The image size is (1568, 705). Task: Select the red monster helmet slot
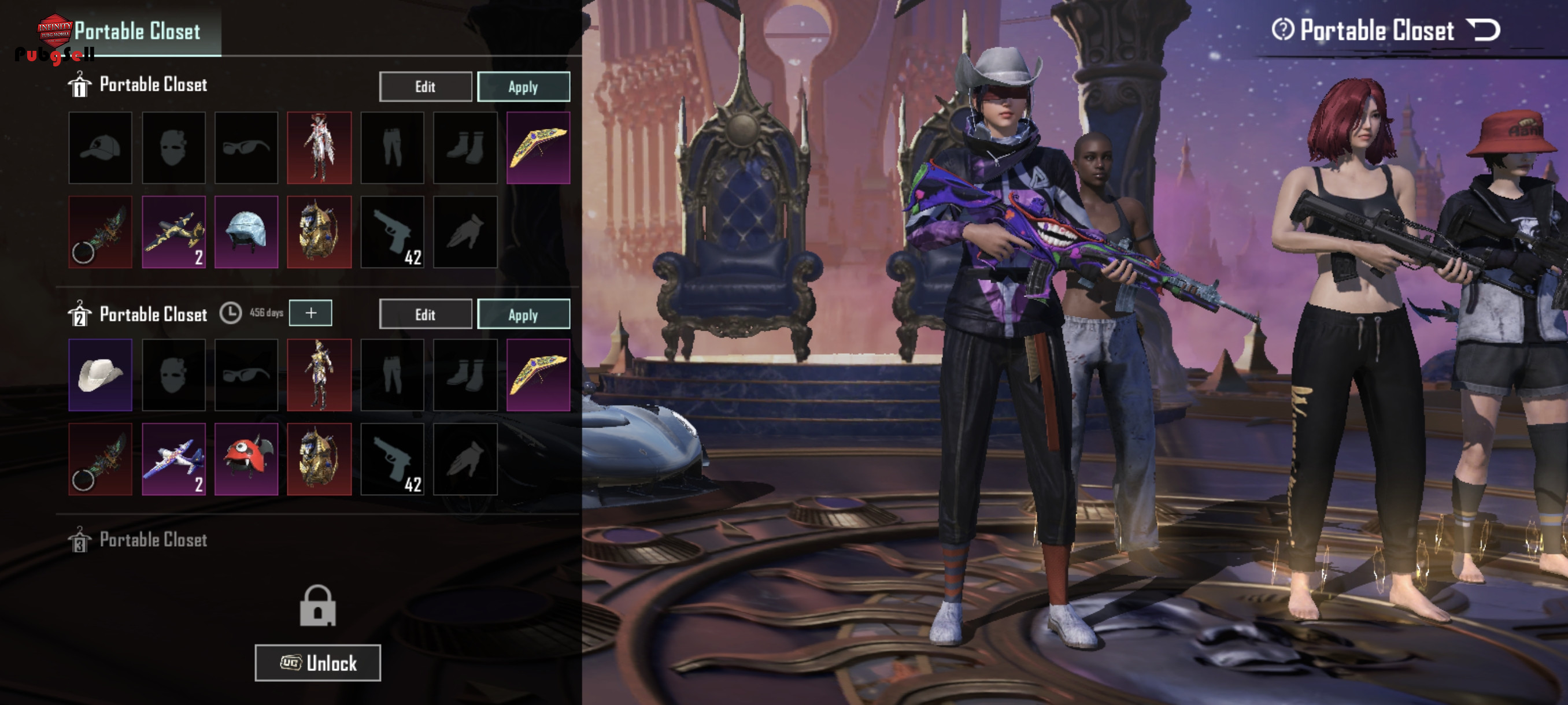(x=246, y=459)
